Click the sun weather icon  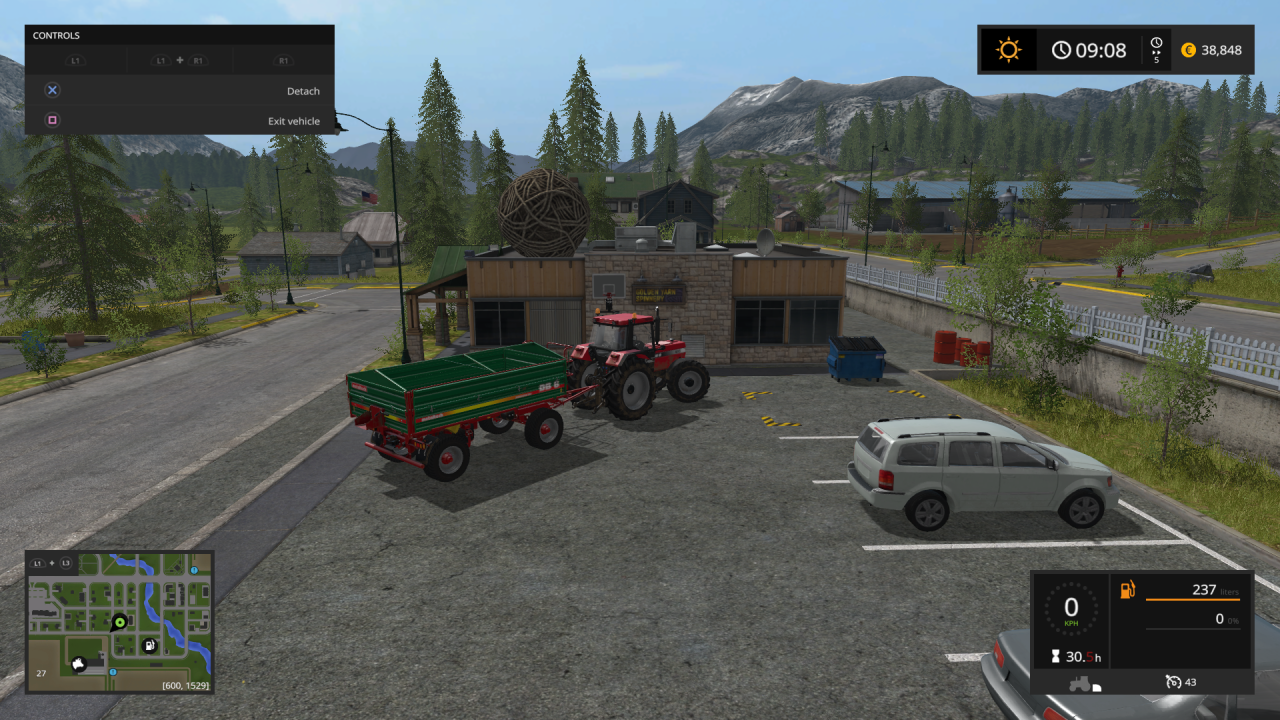1008,50
